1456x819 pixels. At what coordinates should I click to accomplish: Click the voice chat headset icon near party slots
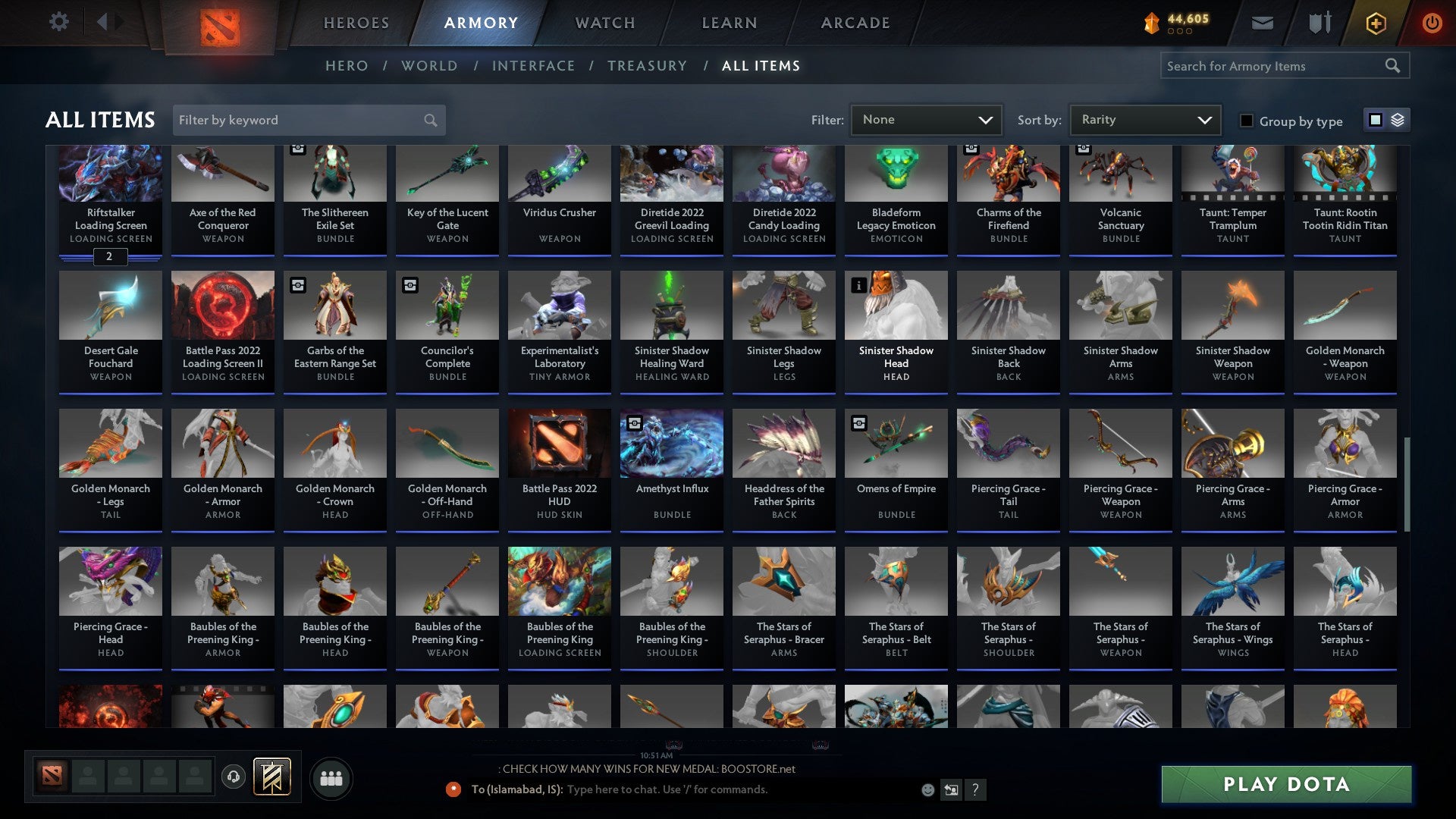tap(233, 777)
